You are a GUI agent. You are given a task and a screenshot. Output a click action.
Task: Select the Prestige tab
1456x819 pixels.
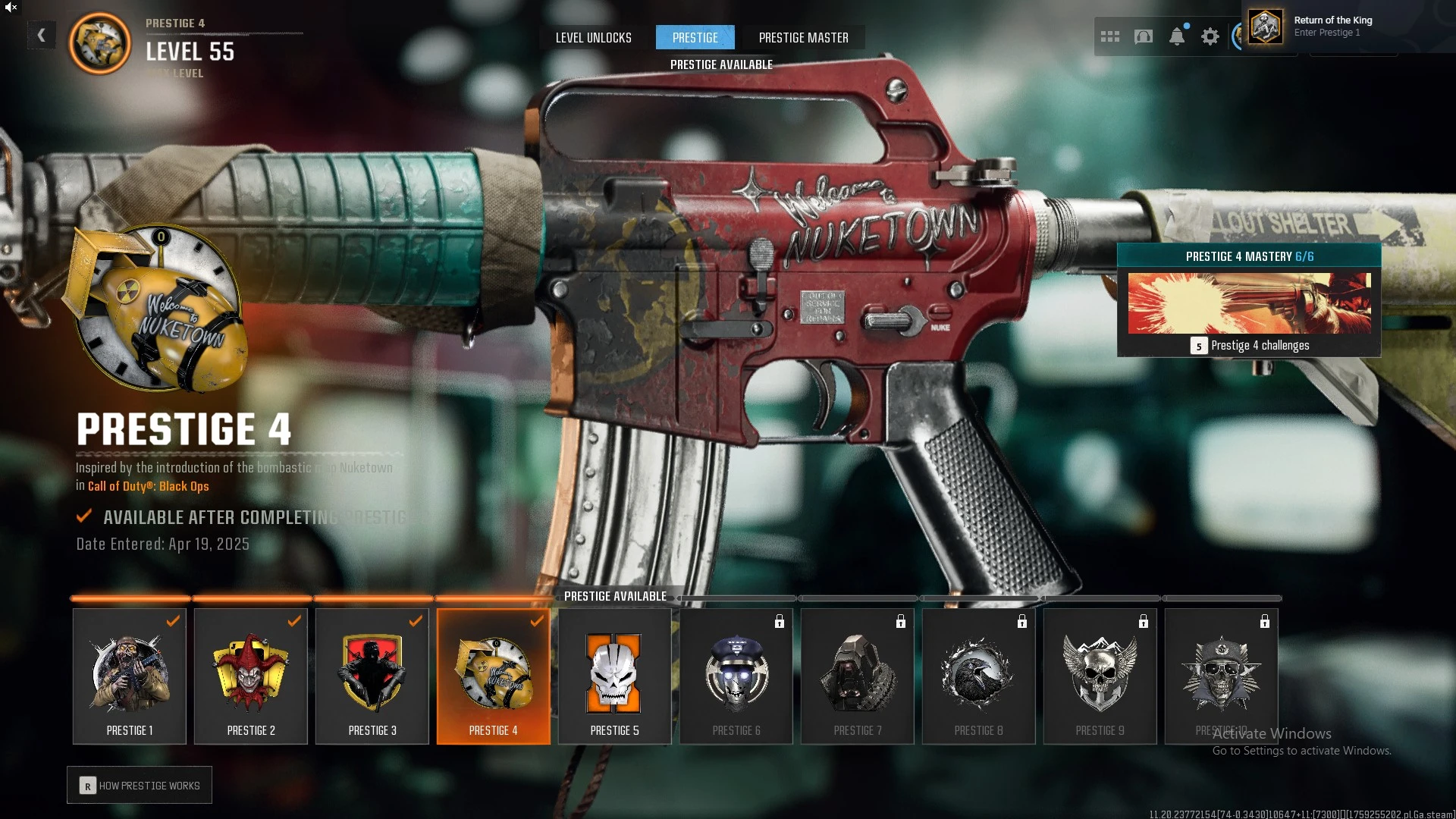click(695, 38)
